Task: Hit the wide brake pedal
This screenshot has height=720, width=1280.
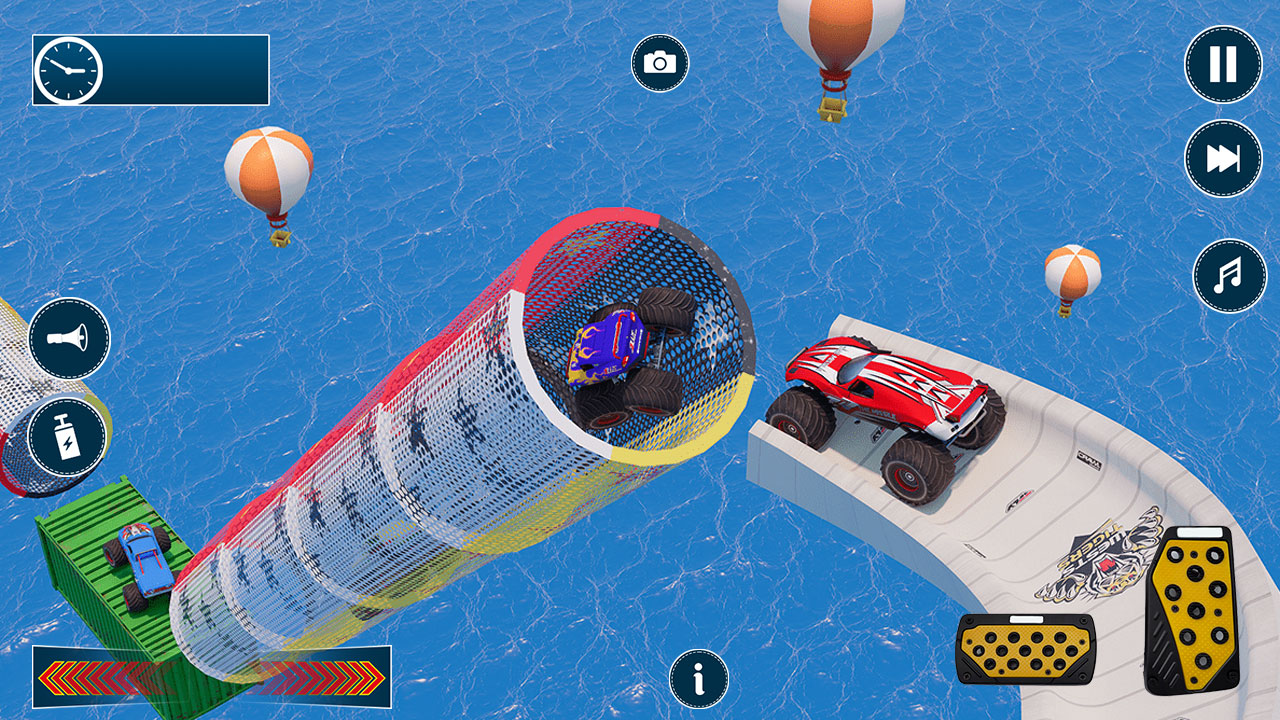Action: pyautogui.click(x=1025, y=649)
